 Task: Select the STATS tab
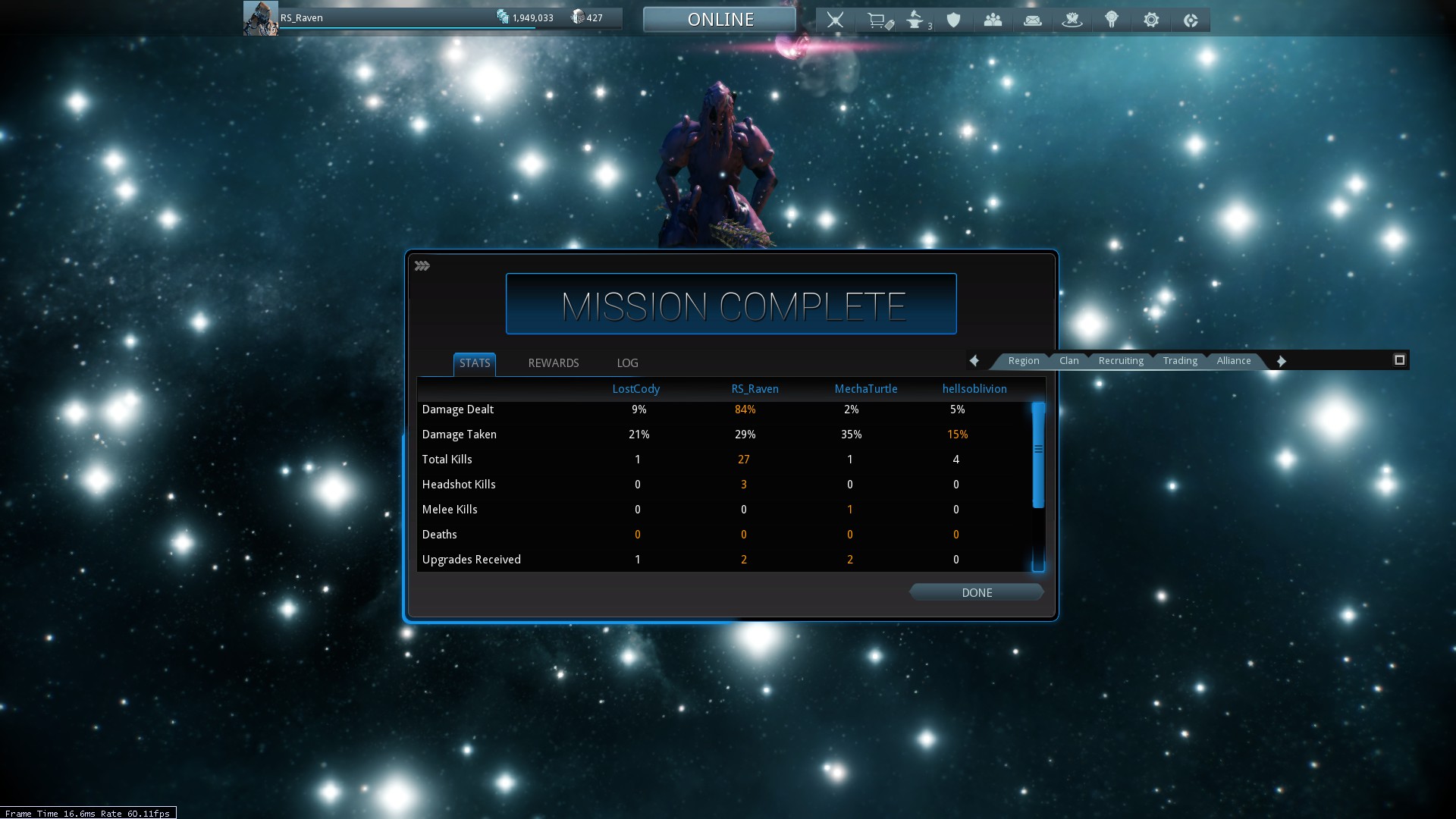(x=475, y=363)
